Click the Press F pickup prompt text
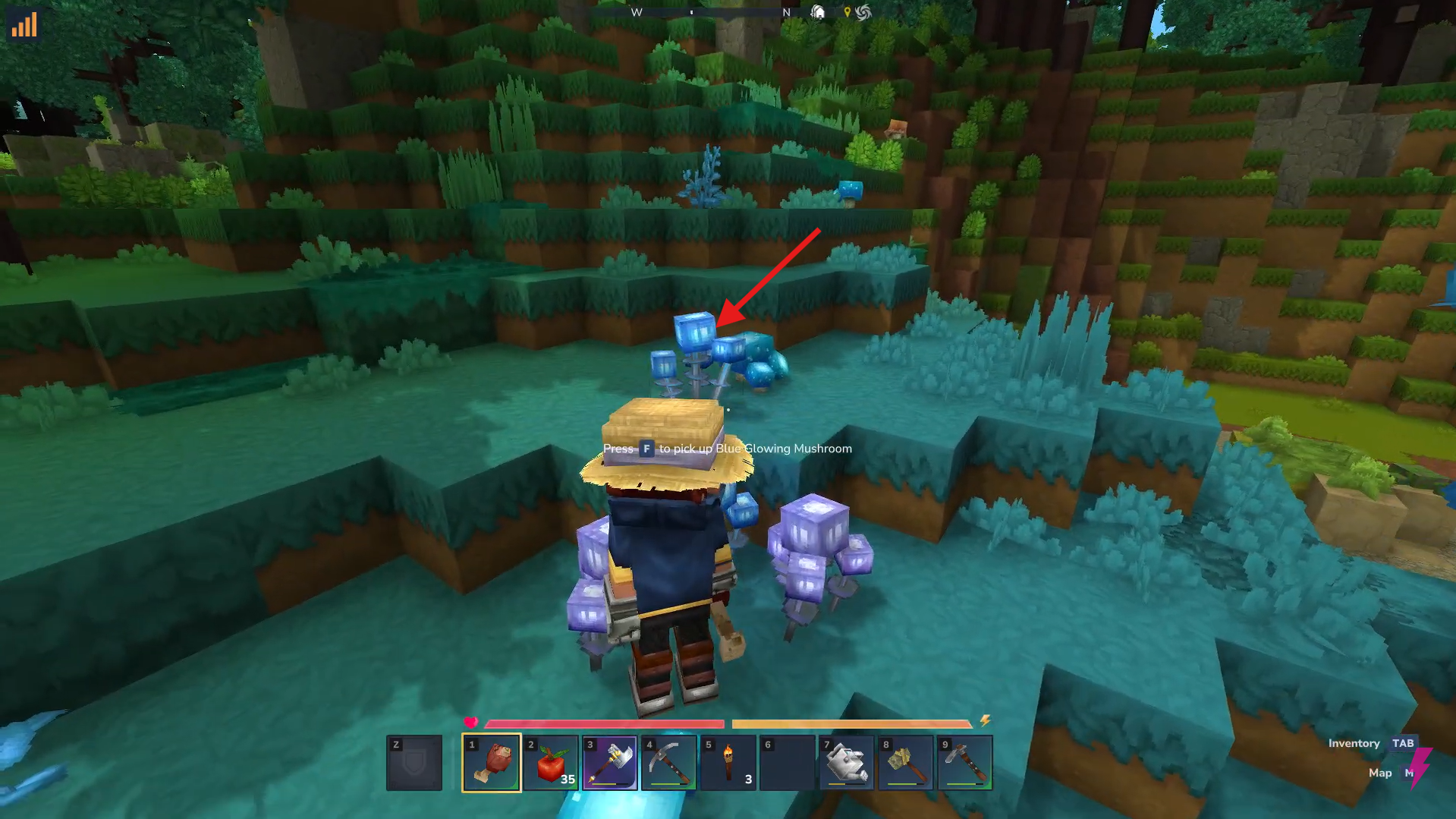1456x819 pixels. [x=726, y=449]
